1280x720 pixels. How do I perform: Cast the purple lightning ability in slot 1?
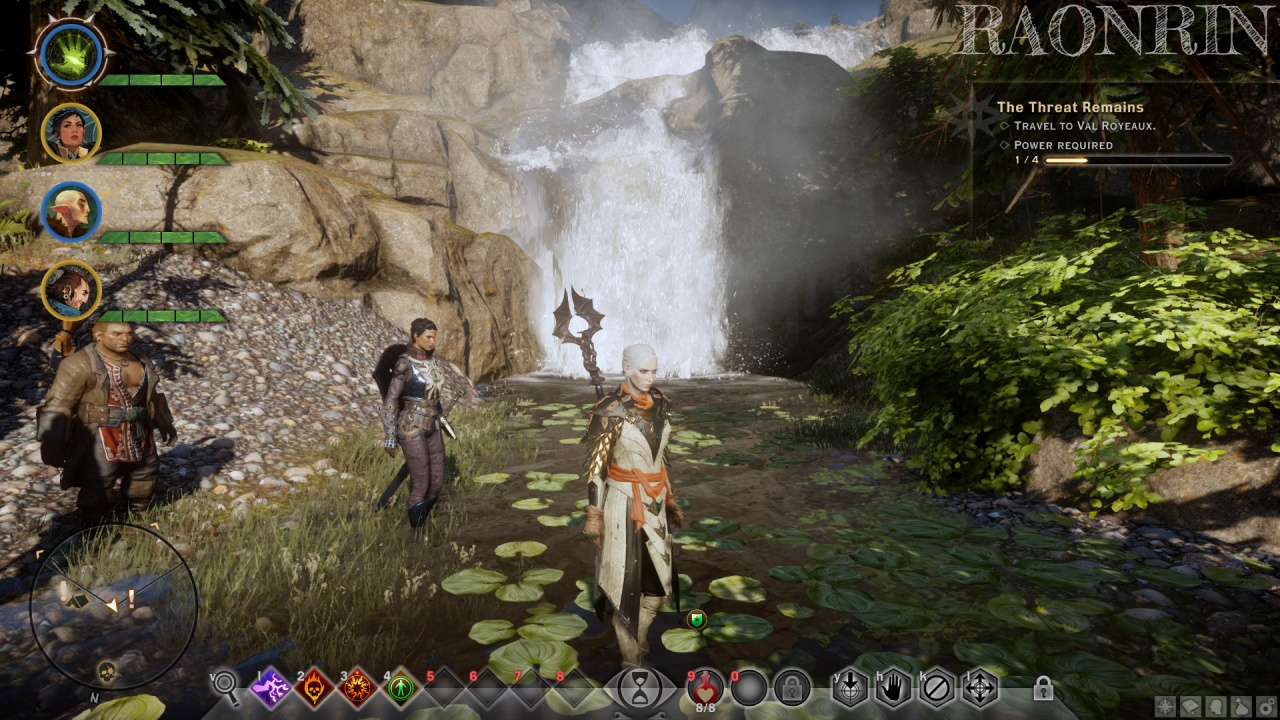(270, 688)
